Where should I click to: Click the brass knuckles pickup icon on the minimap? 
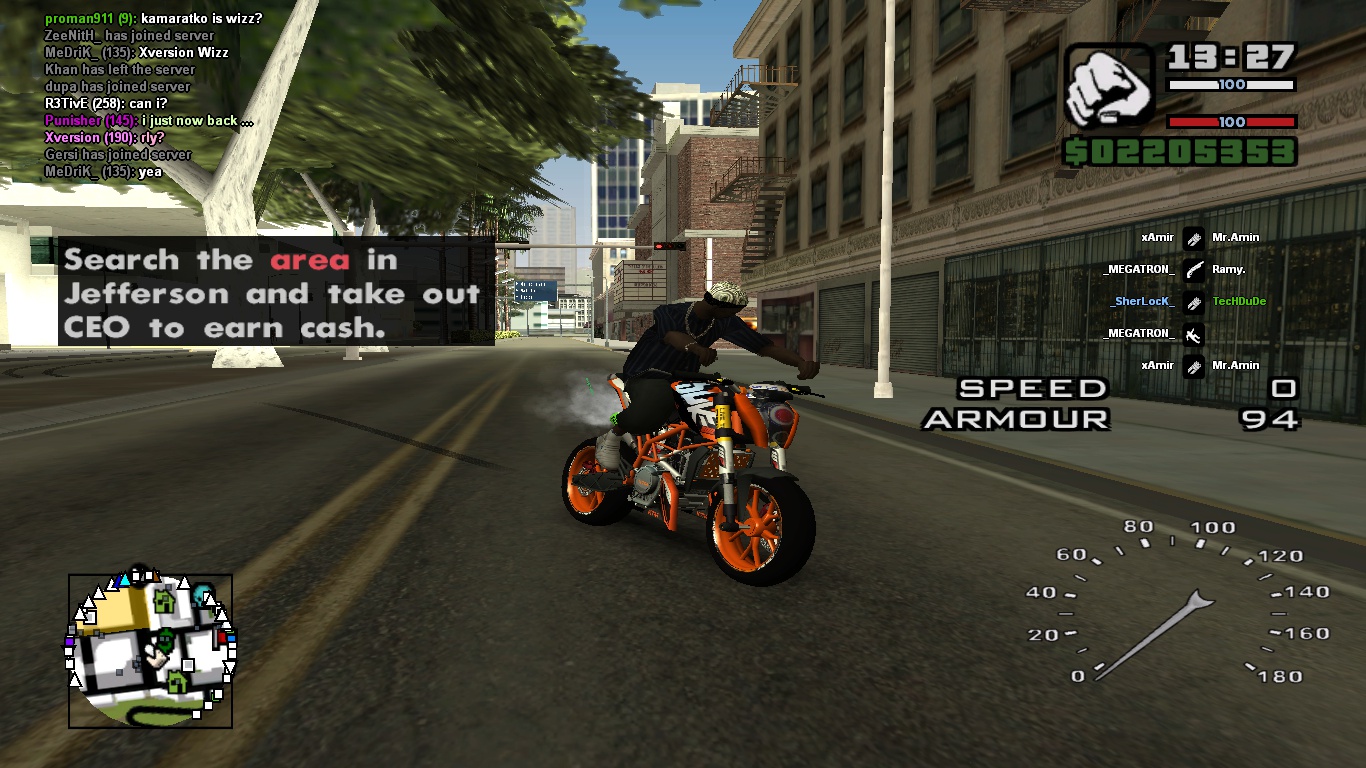(157, 655)
